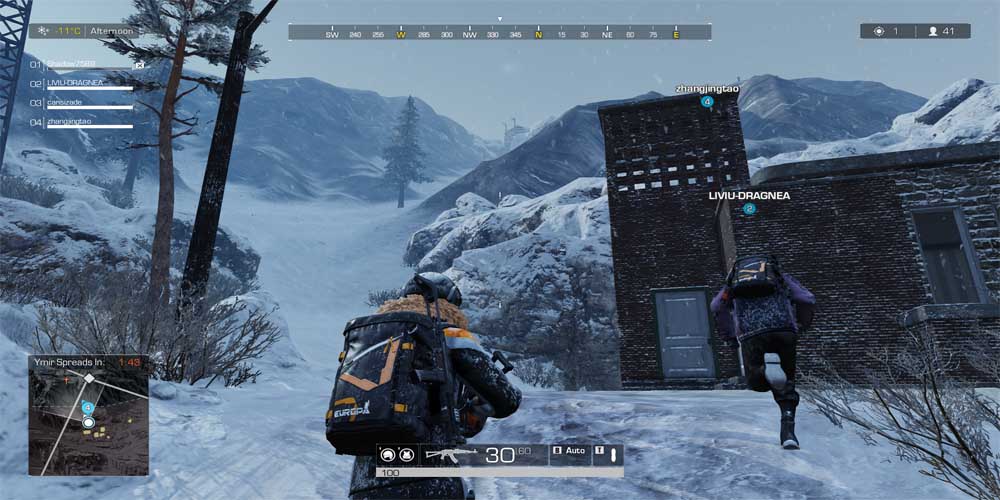Click the helmet equipment icon
This screenshot has height=500, width=1000.
point(387,455)
